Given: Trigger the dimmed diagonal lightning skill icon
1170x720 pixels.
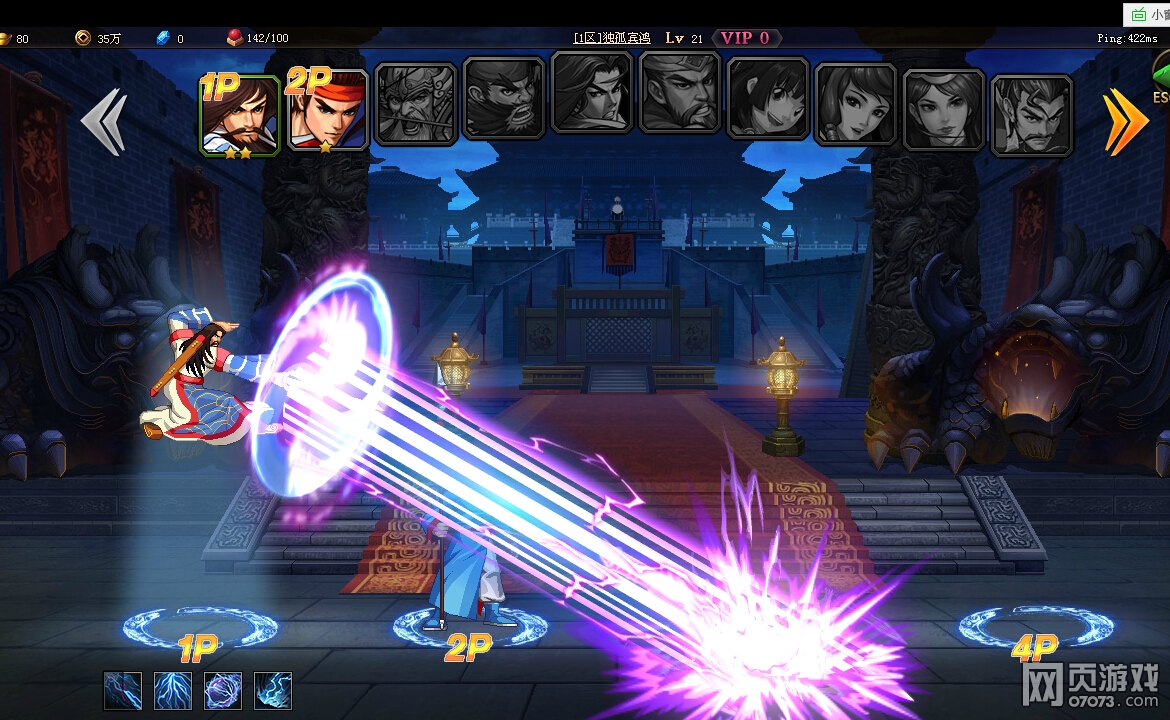Looking at the screenshot, I should click(123, 691).
